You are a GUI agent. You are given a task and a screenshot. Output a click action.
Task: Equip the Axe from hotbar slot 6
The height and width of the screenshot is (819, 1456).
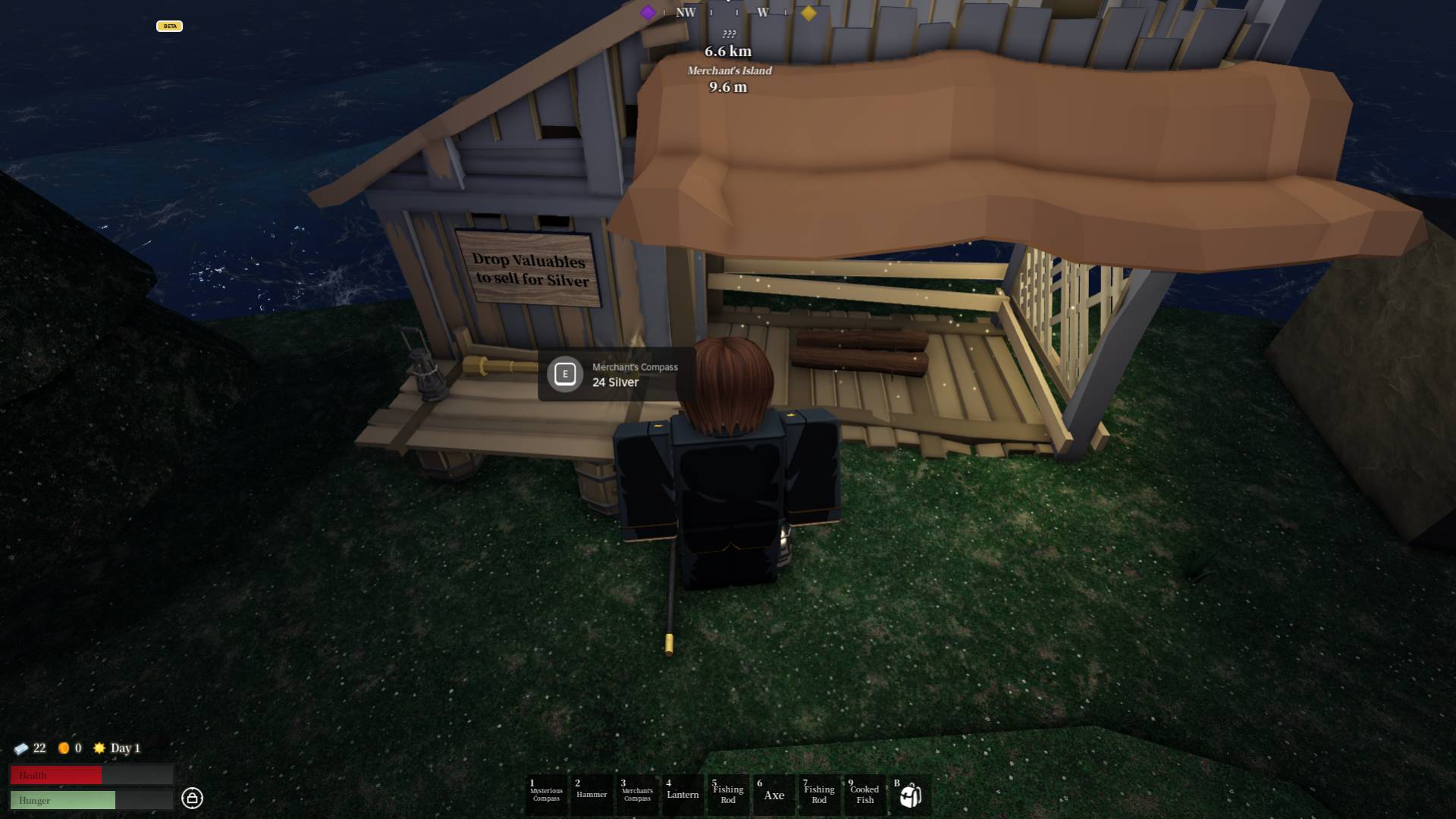click(773, 794)
